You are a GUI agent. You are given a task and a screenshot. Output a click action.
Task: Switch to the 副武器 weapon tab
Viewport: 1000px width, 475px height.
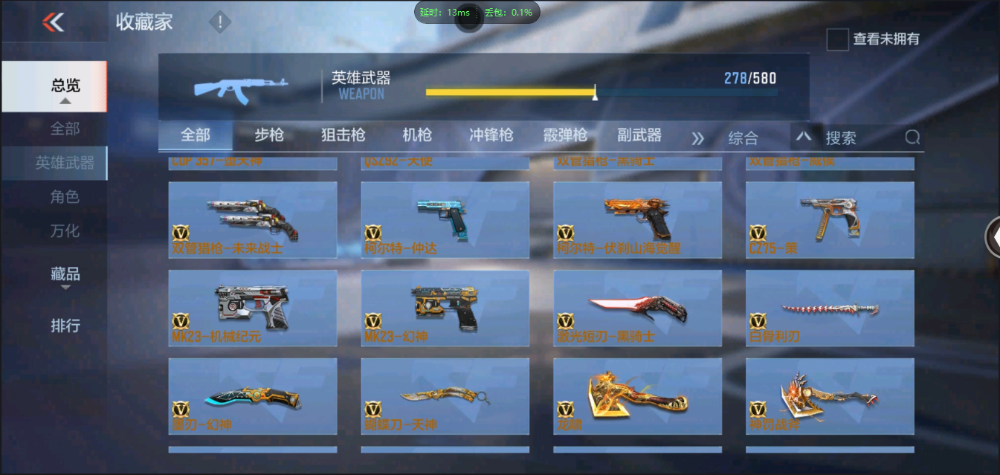click(x=639, y=136)
